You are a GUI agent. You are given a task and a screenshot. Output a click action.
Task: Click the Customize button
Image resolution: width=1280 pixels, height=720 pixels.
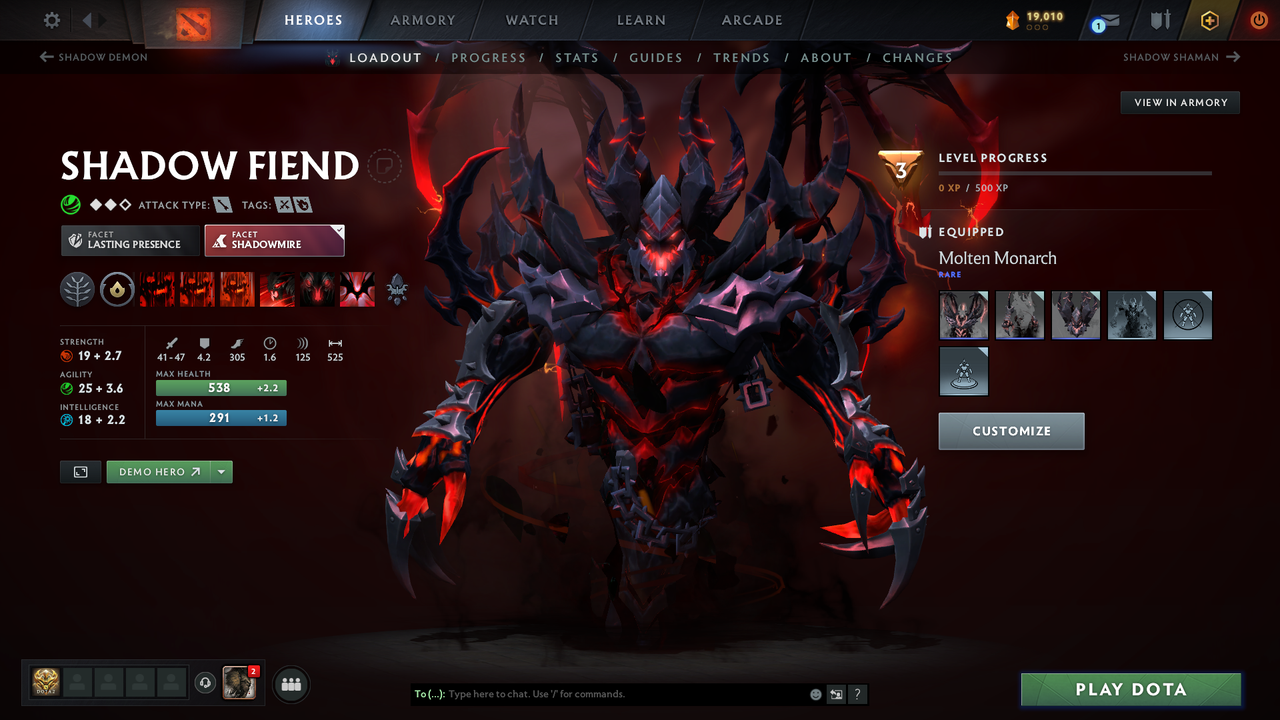coord(1011,431)
